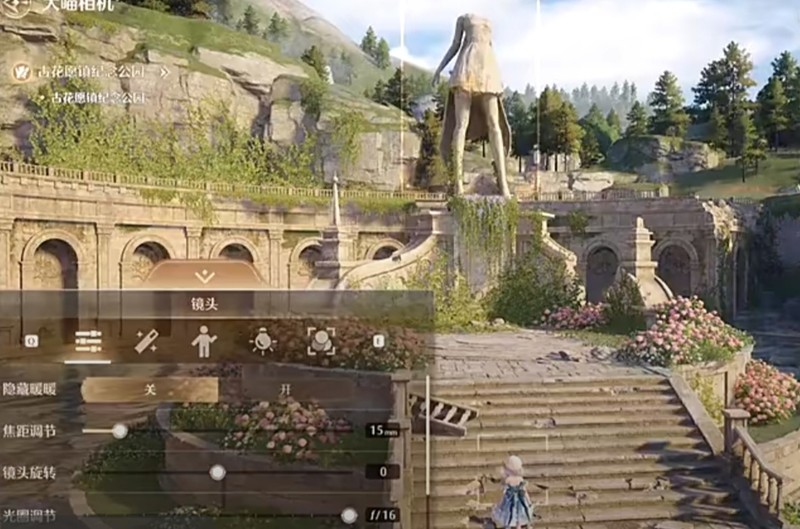
Task: Click the 镜头旋转 rotation slider handle
Action: (x=217, y=472)
